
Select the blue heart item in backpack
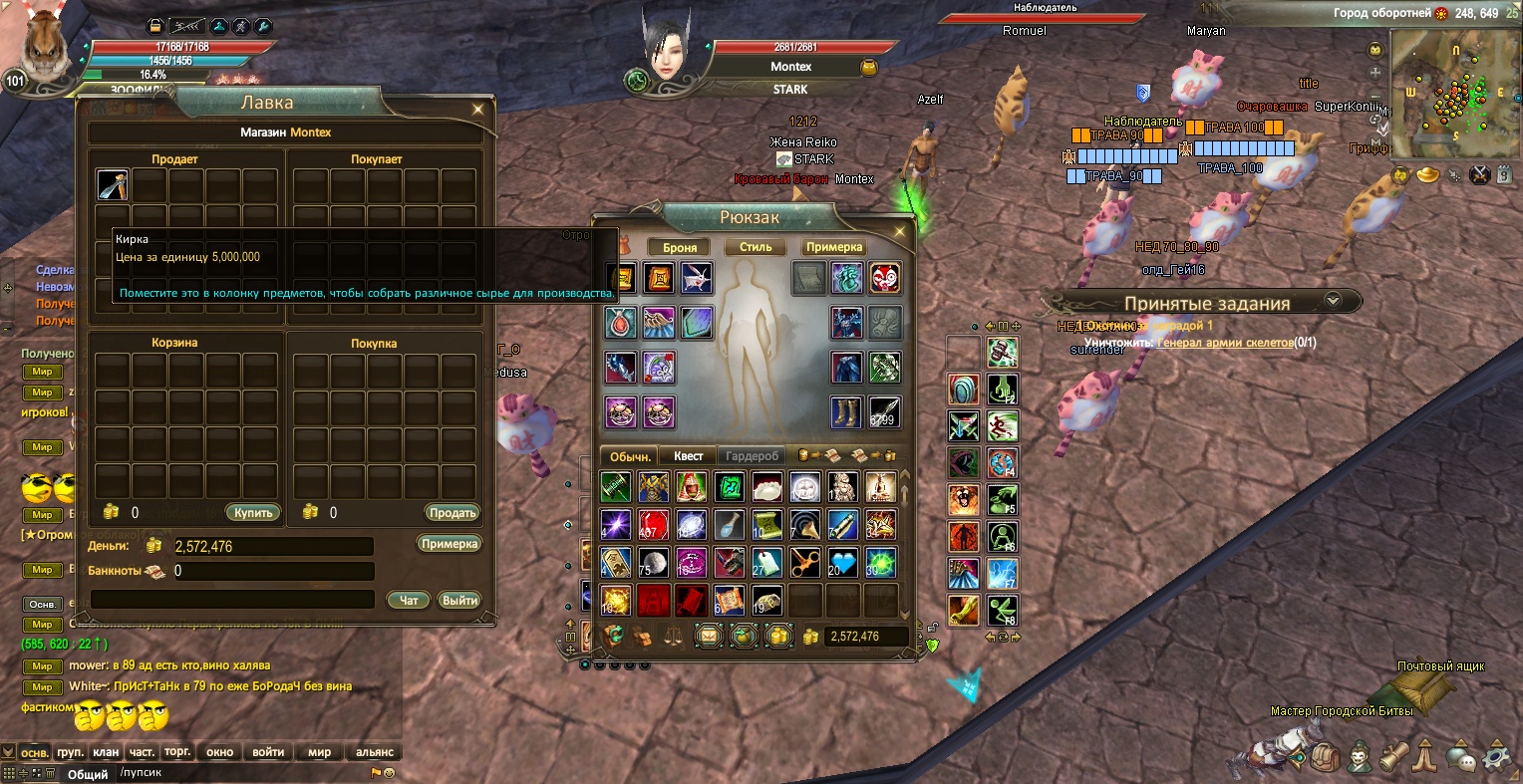[x=842, y=563]
